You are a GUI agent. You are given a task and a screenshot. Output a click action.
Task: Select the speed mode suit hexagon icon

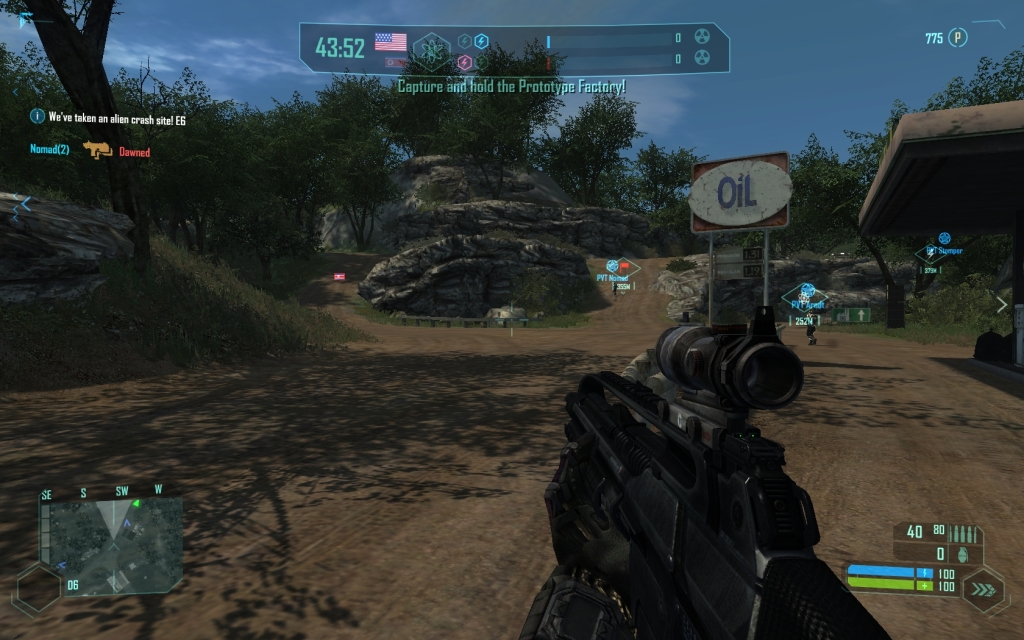pyautogui.click(x=984, y=590)
